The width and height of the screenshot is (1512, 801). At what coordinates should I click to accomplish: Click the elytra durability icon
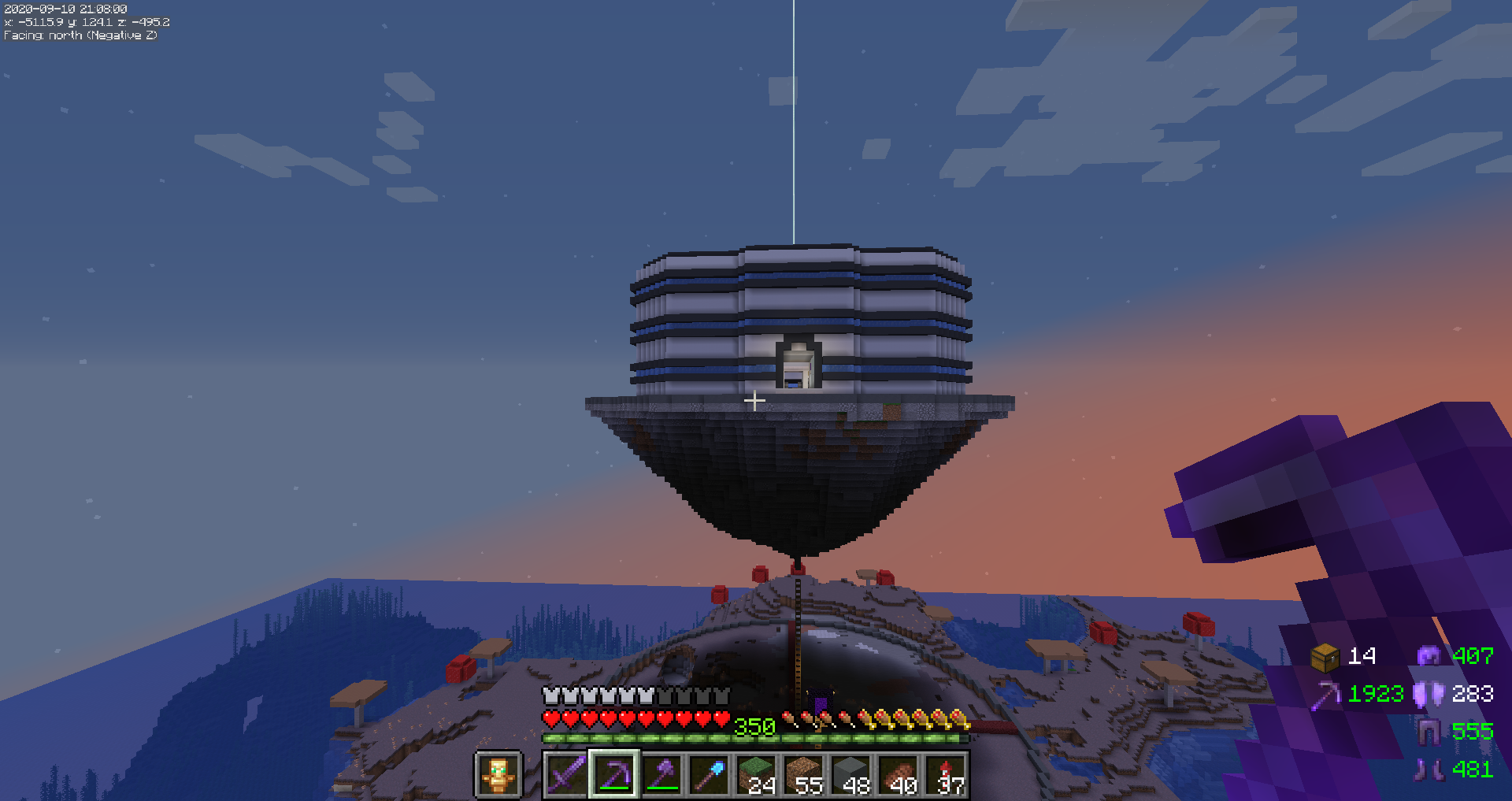click(x=1428, y=694)
